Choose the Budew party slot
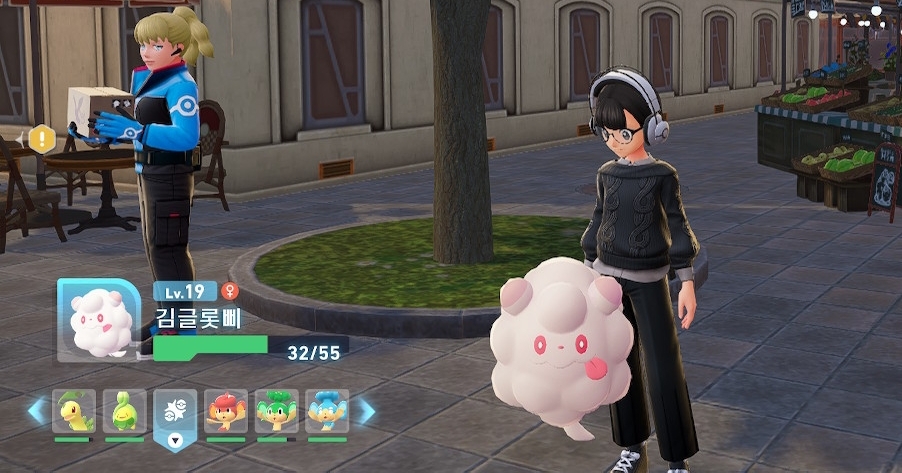902x473 pixels. click(x=124, y=411)
